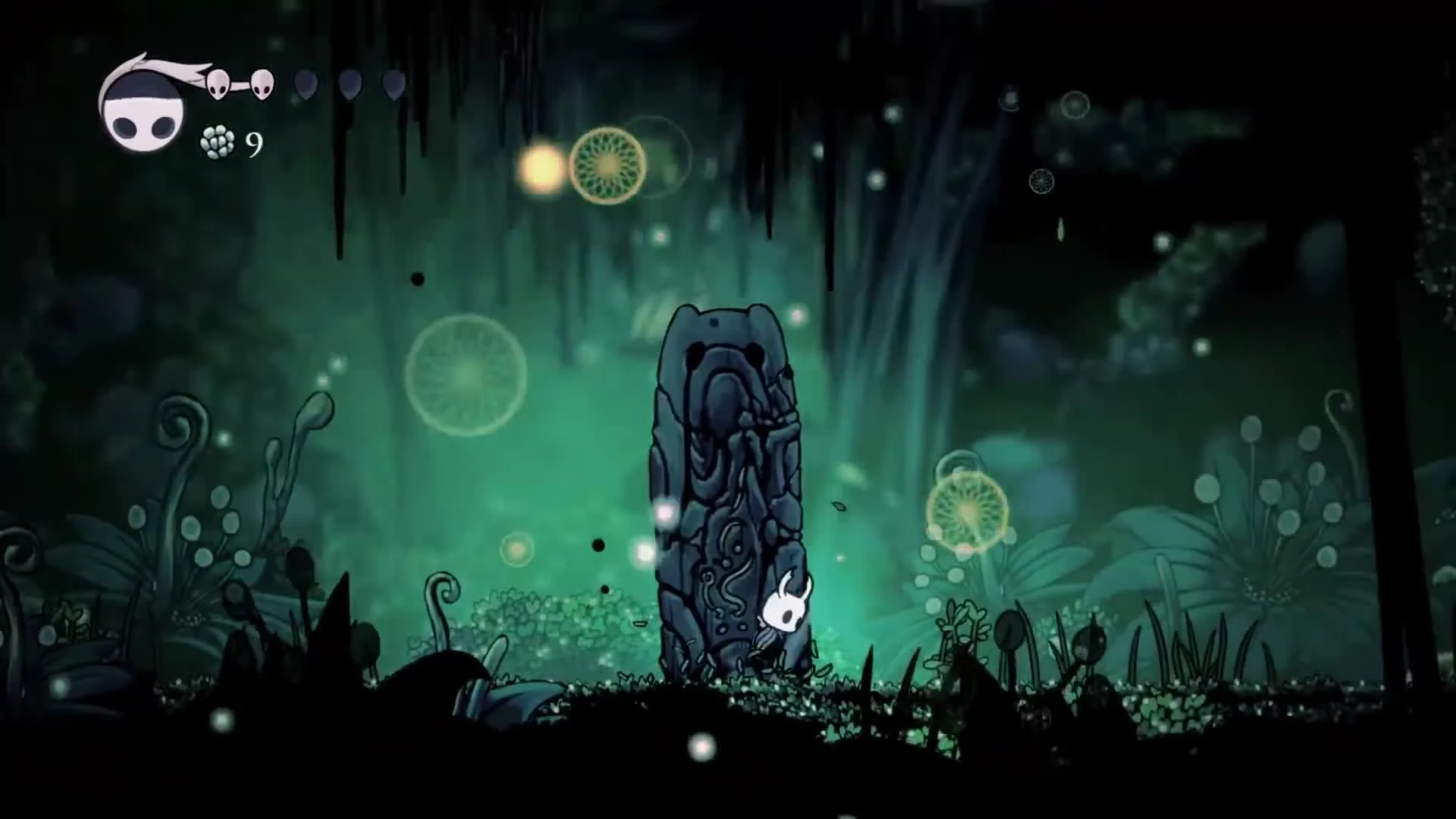Toggle the fourth empty health mask
1456x819 pixels.
coord(349,85)
